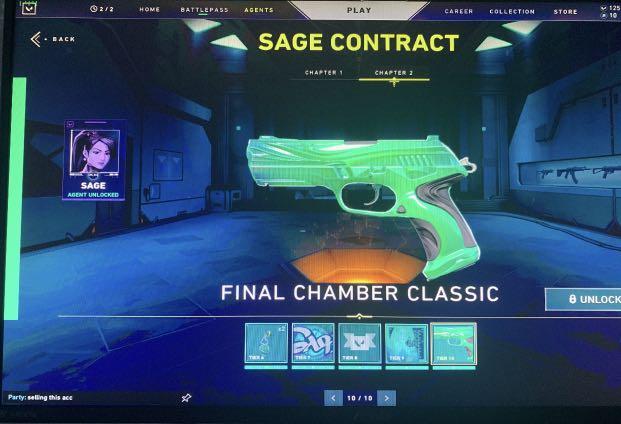View the Collection menu

pyautogui.click(x=512, y=11)
